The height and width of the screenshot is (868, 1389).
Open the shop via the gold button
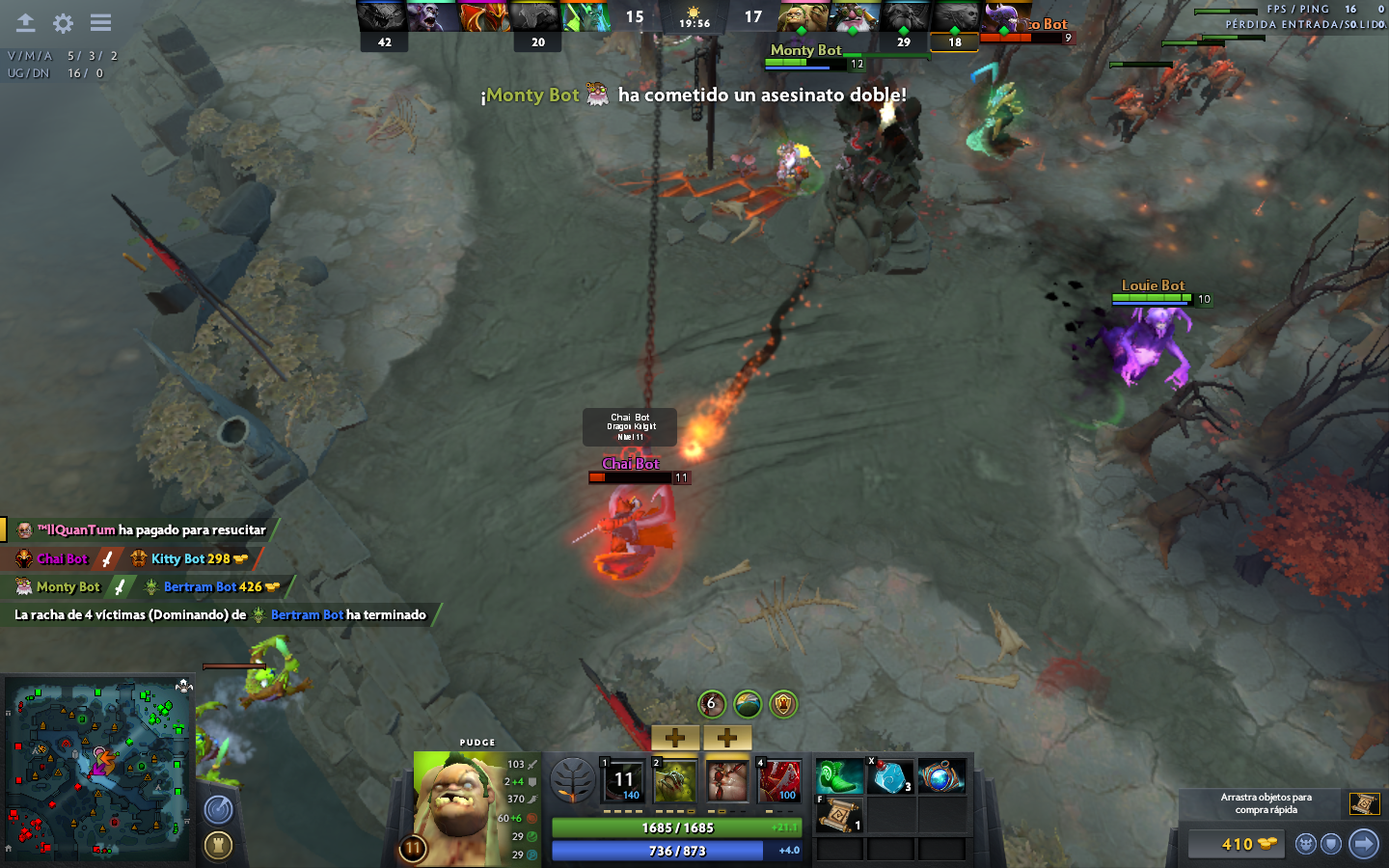pyautogui.click(x=1236, y=845)
